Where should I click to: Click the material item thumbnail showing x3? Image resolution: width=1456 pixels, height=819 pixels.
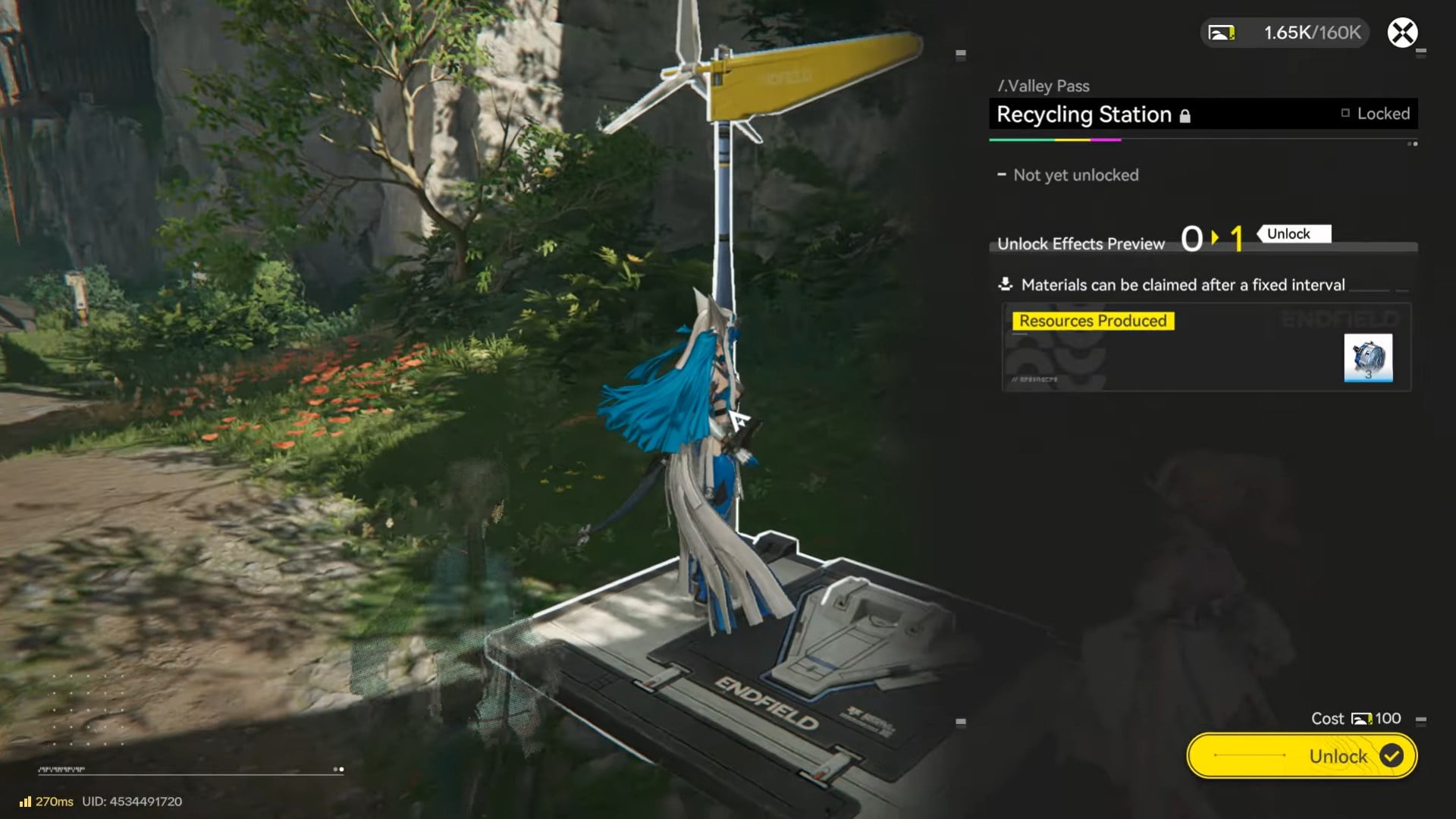coord(1368,359)
